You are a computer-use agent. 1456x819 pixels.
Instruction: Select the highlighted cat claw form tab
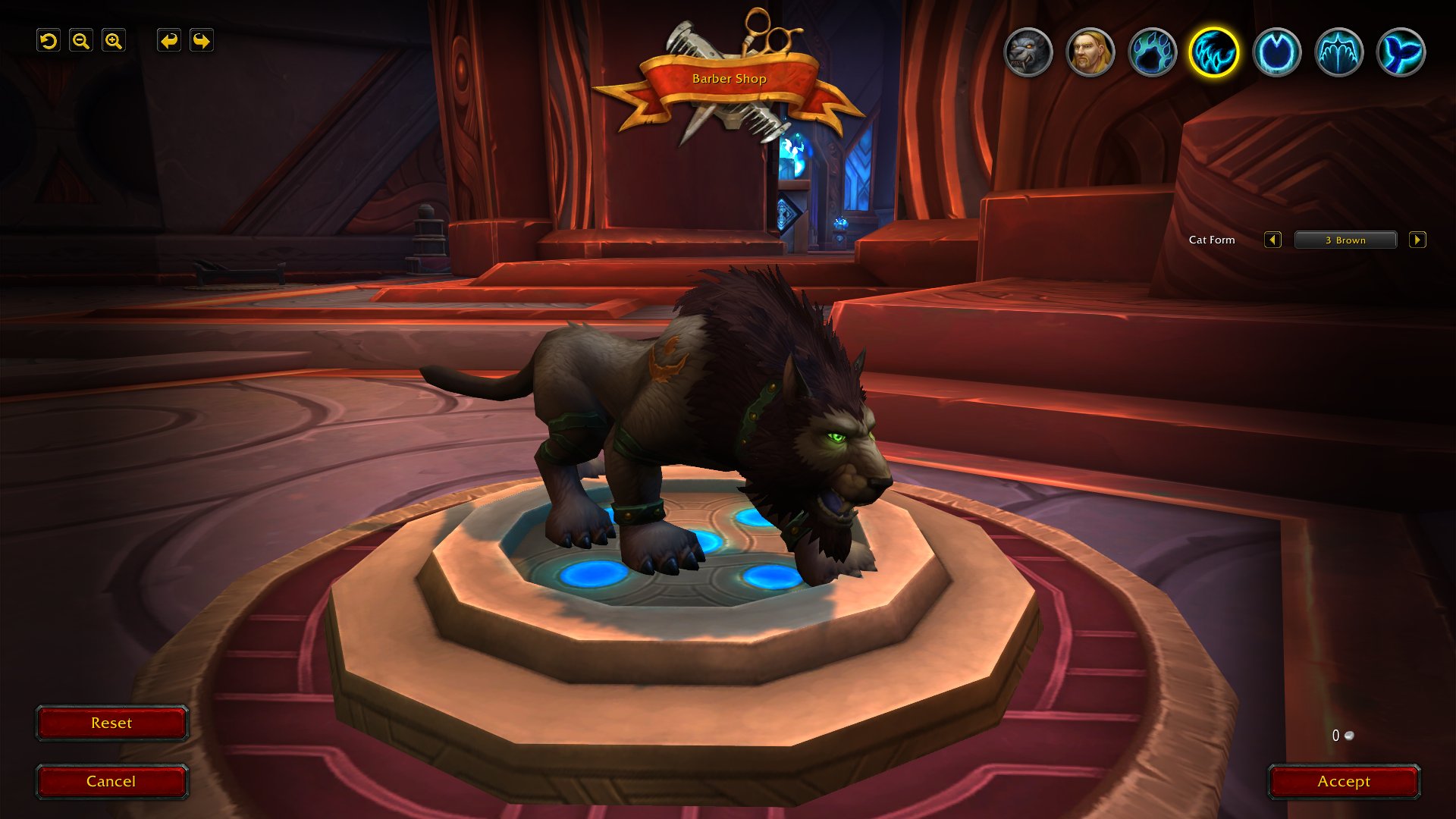(1214, 52)
